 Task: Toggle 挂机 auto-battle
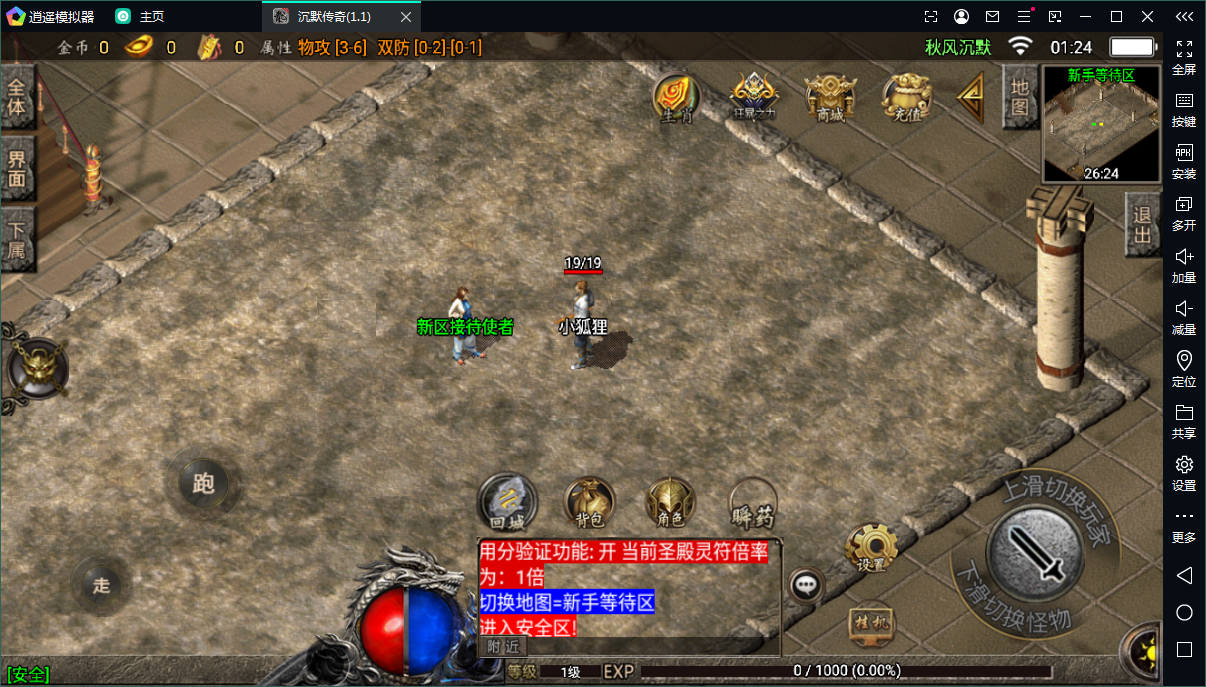pyautogui.click(x=870, y=623)
